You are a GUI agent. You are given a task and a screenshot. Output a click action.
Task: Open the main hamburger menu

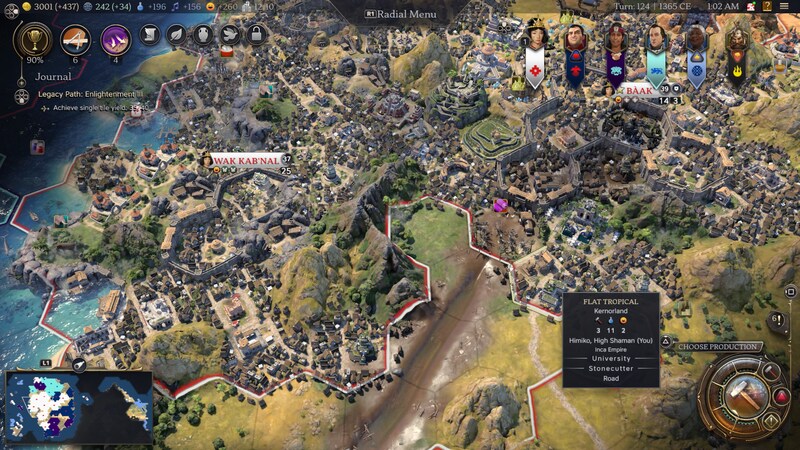coord(786,6)
